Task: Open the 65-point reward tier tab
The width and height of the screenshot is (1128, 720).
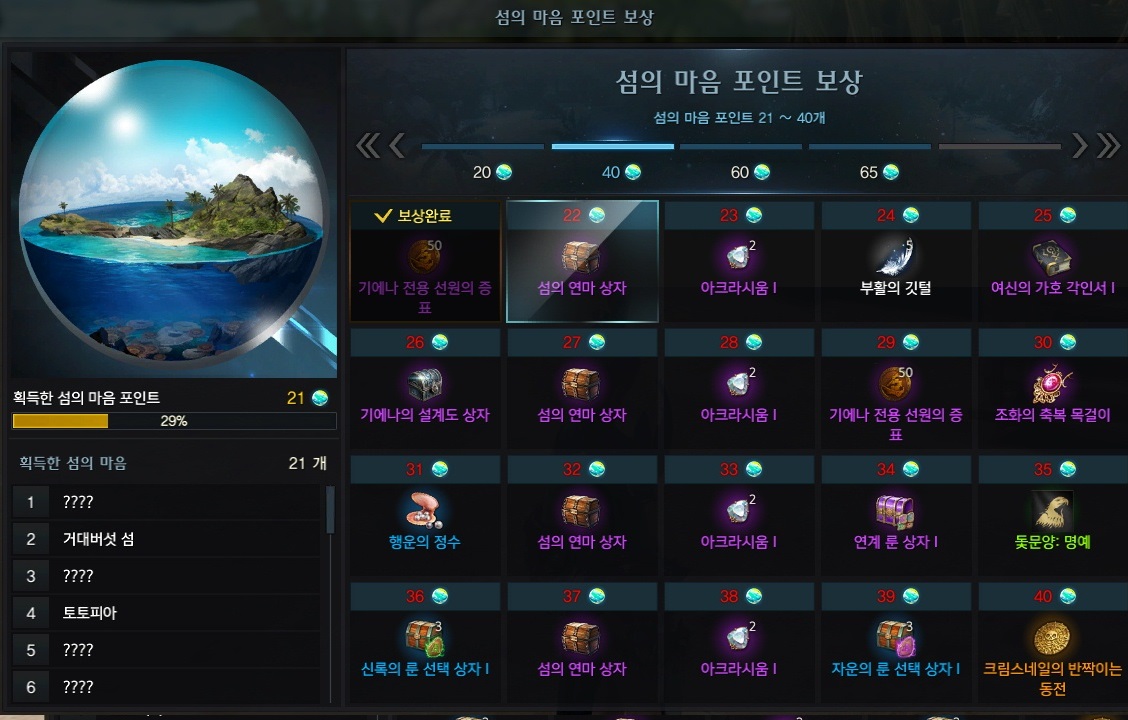Action: (x=878, y=172)
